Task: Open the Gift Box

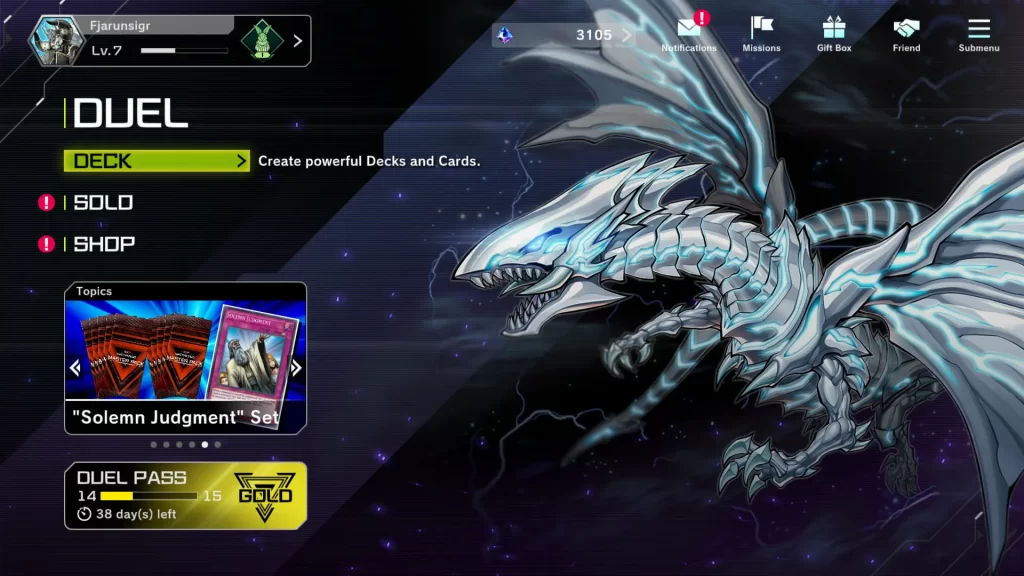Action: pyautogui.click(x=834, y=33)
